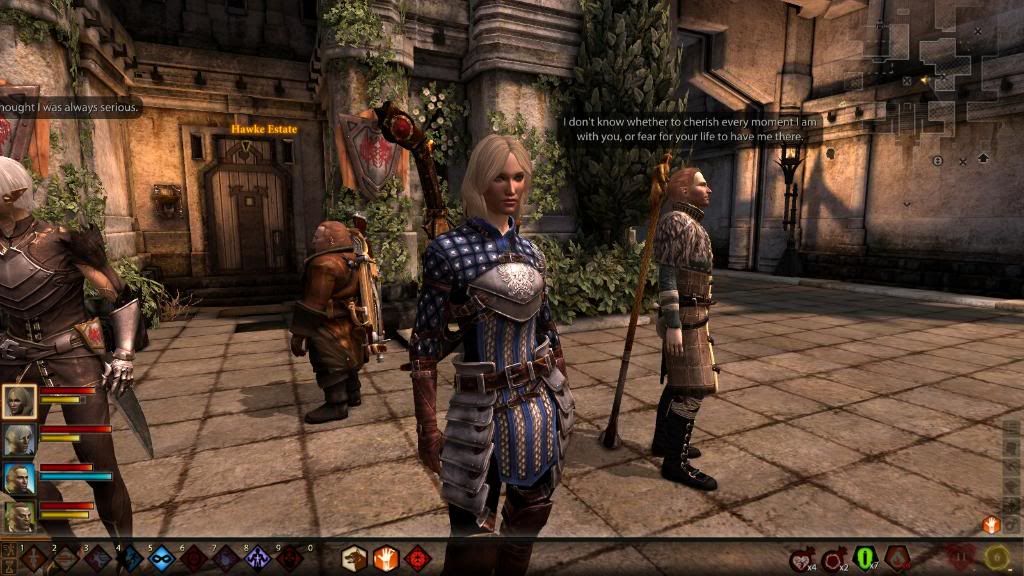This screenshot has height=576, width=1024.
Task: Click the wolf head tactic icon
Action: [354, 558]
